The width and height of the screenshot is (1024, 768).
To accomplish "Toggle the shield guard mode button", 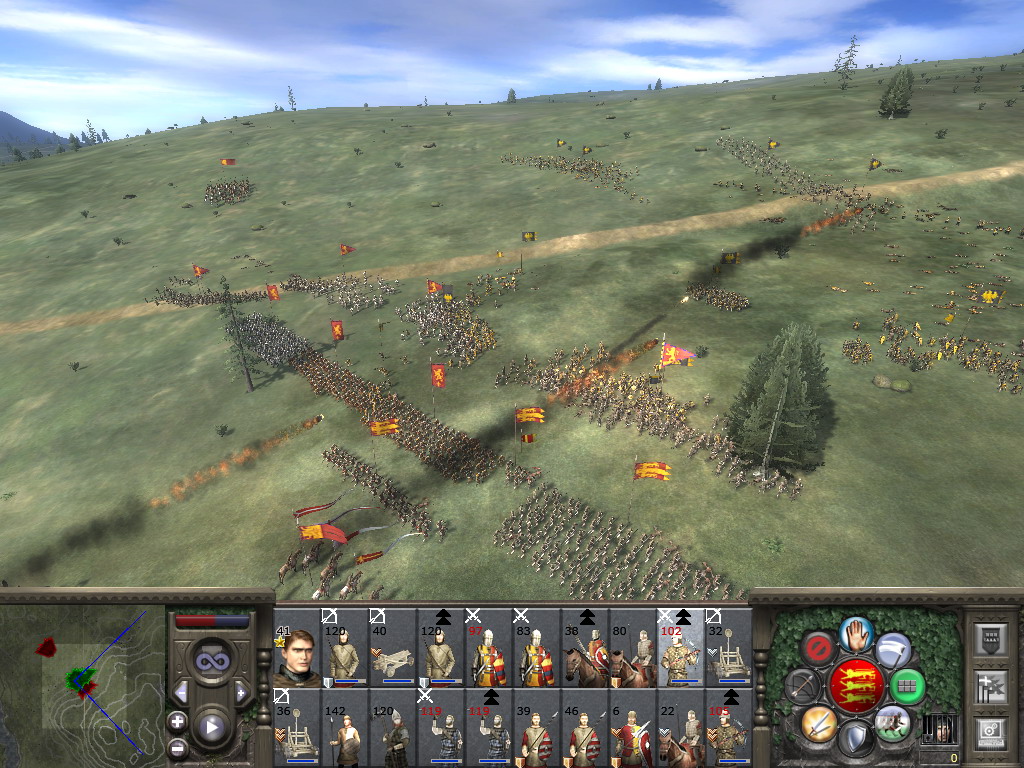I will [855, 738].
